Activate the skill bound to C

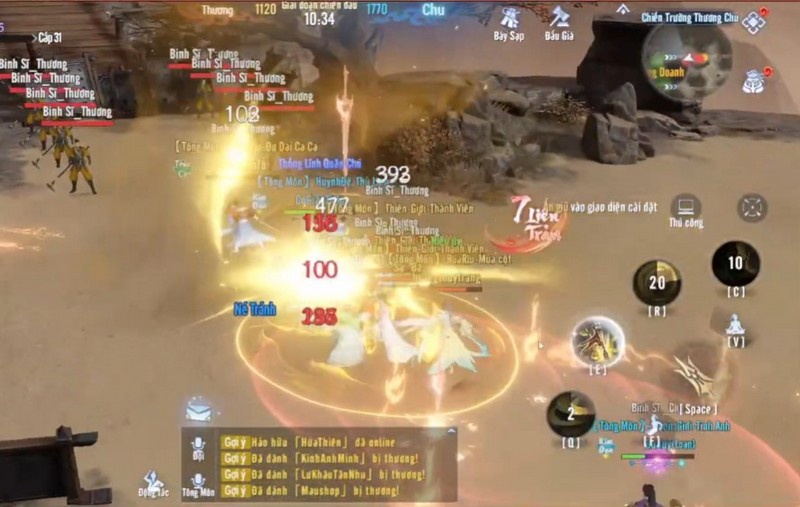coord(735,264)
